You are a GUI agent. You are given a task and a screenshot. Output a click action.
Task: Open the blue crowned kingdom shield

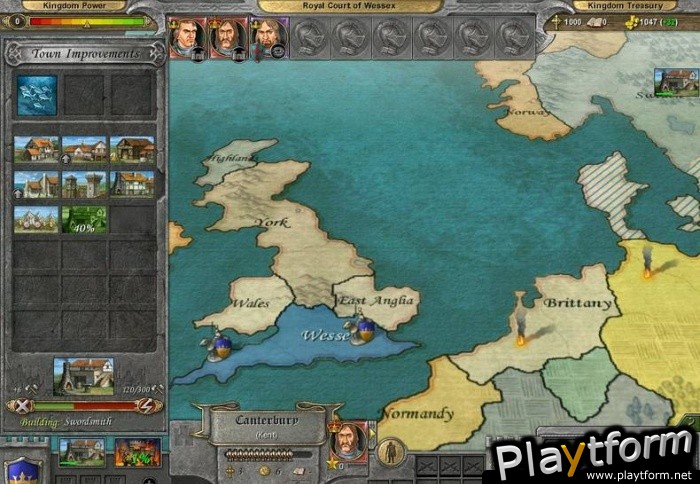[22, 468]
